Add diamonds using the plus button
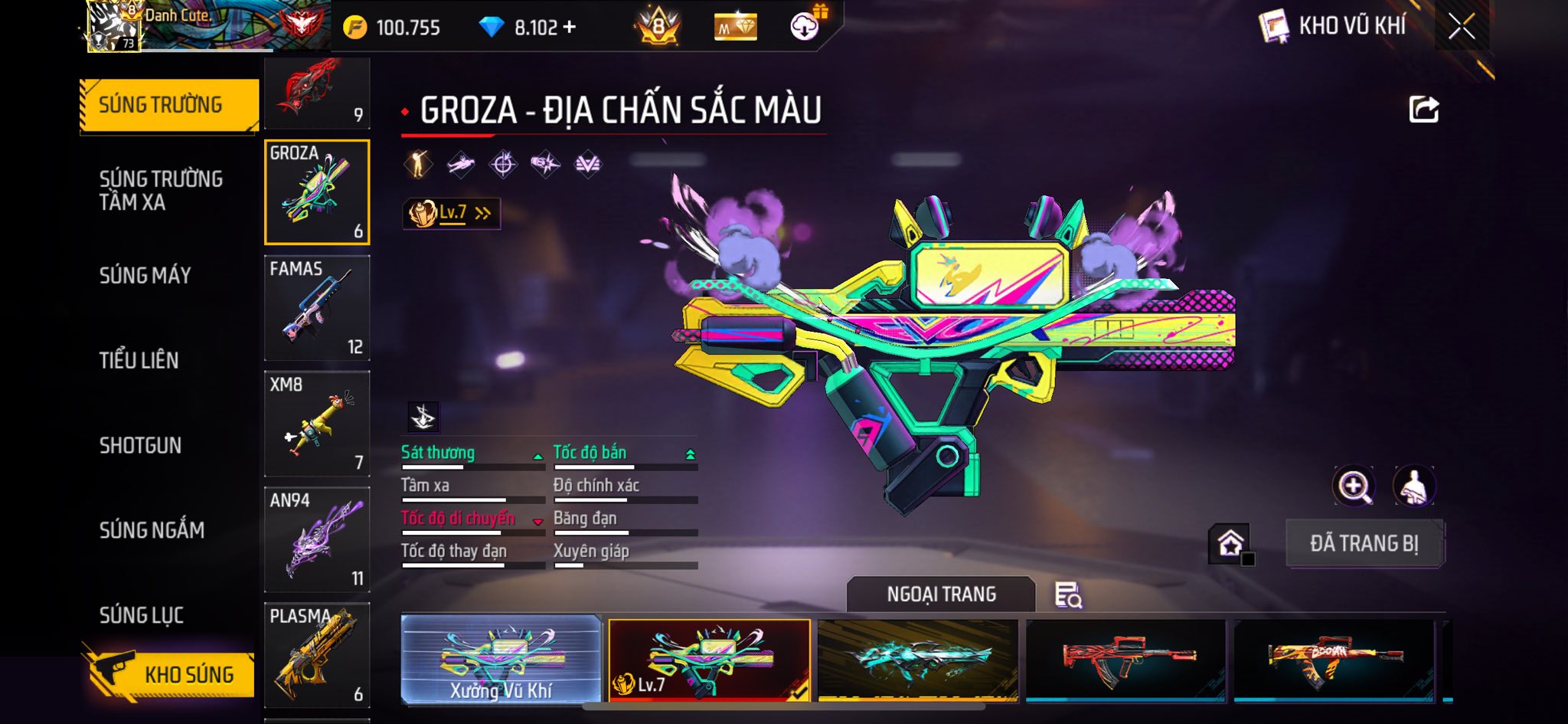Viewport: 1568px width, 724px height. (x=569, y=28)
